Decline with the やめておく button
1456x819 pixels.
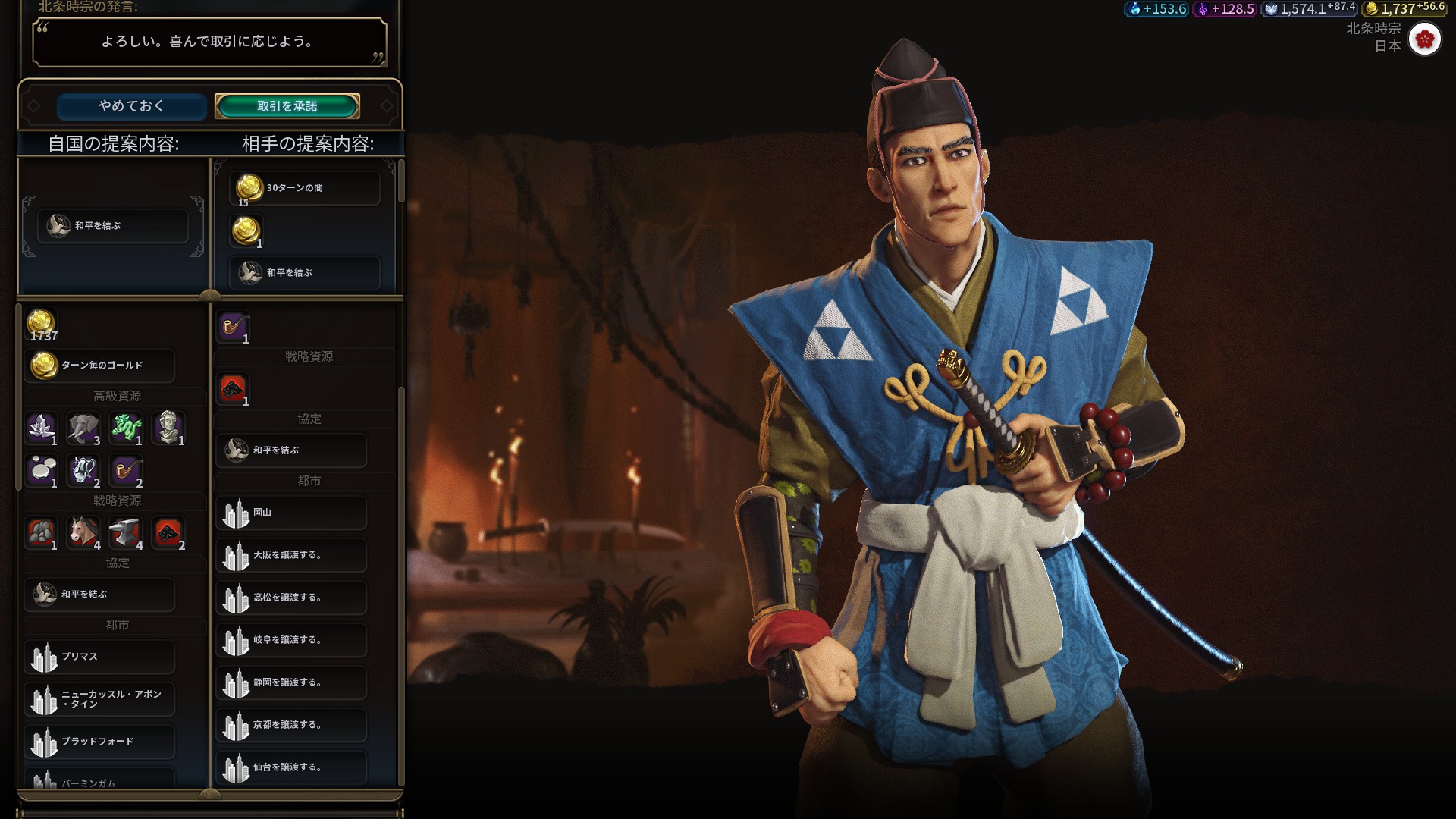(x=131, y=106)
